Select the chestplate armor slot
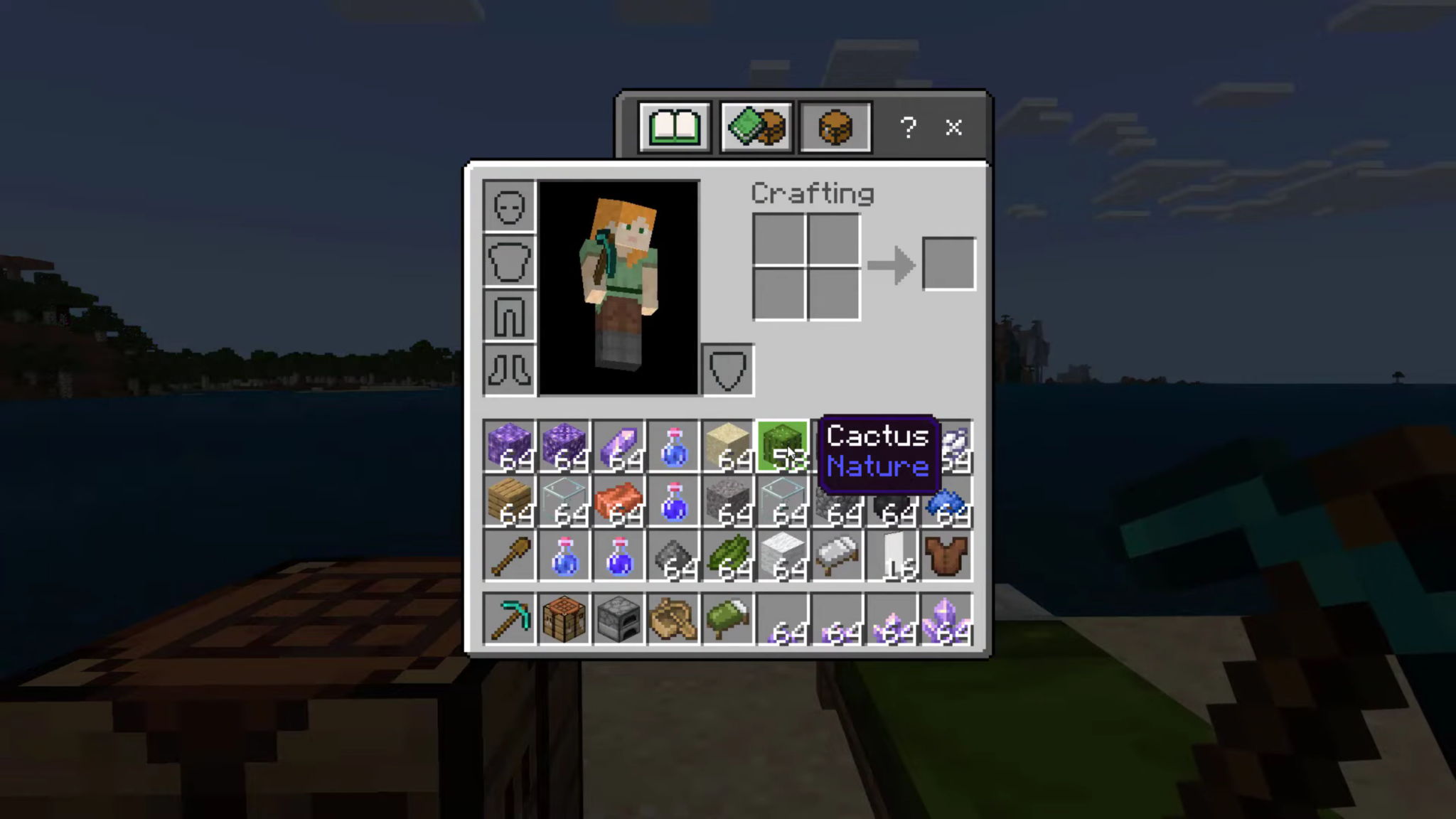Viewport: 1456px width, 819px height. click(509, 262)
